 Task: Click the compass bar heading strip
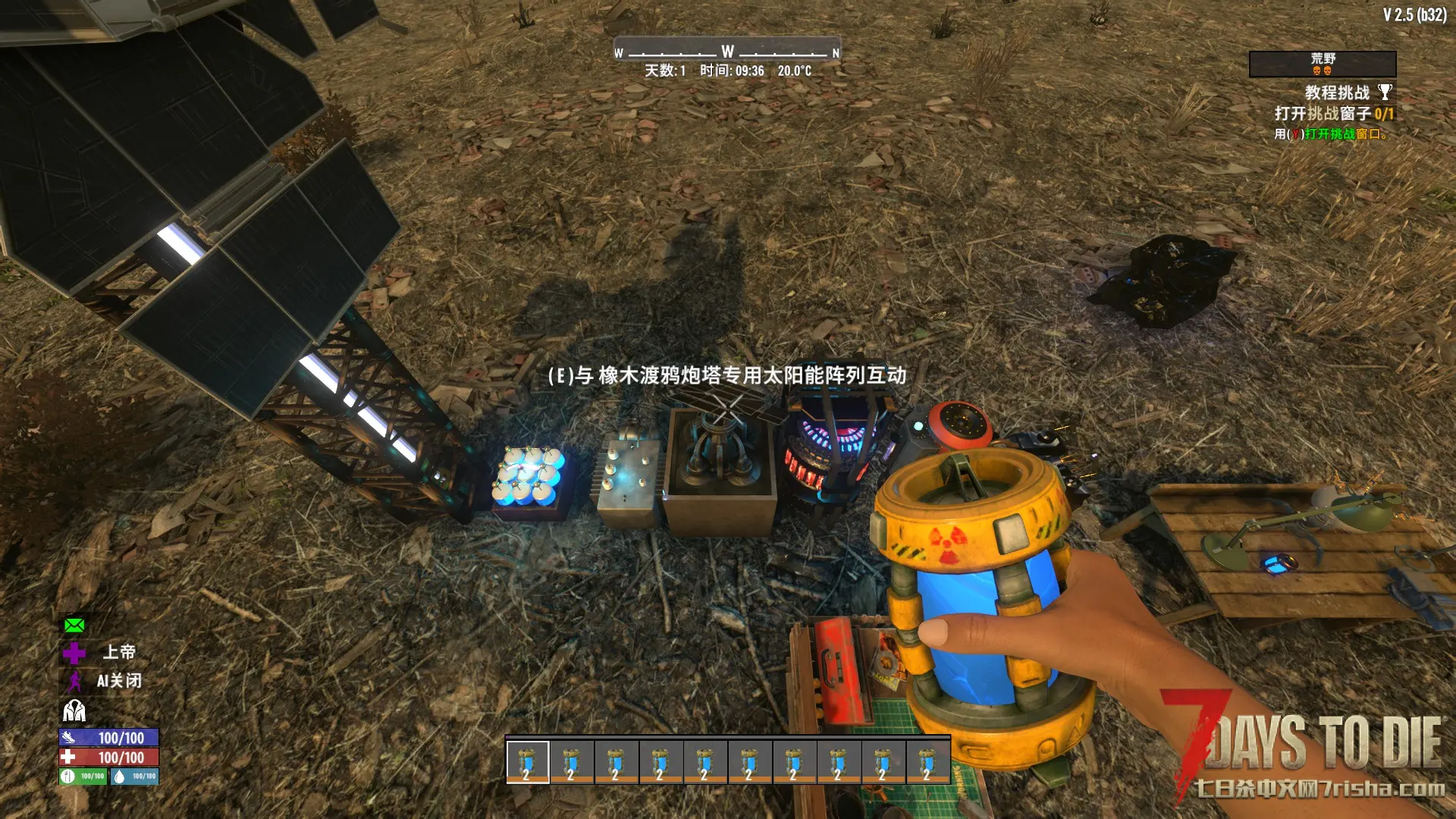[x=727, y=52]
